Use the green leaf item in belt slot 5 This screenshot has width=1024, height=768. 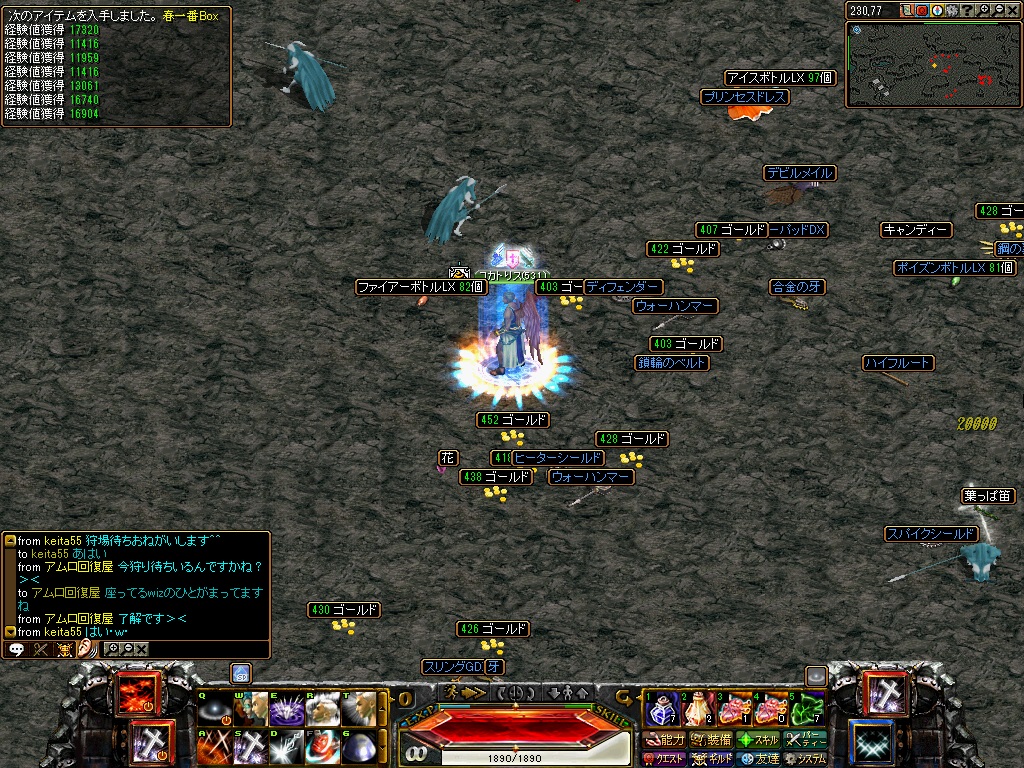pos(807,710)
